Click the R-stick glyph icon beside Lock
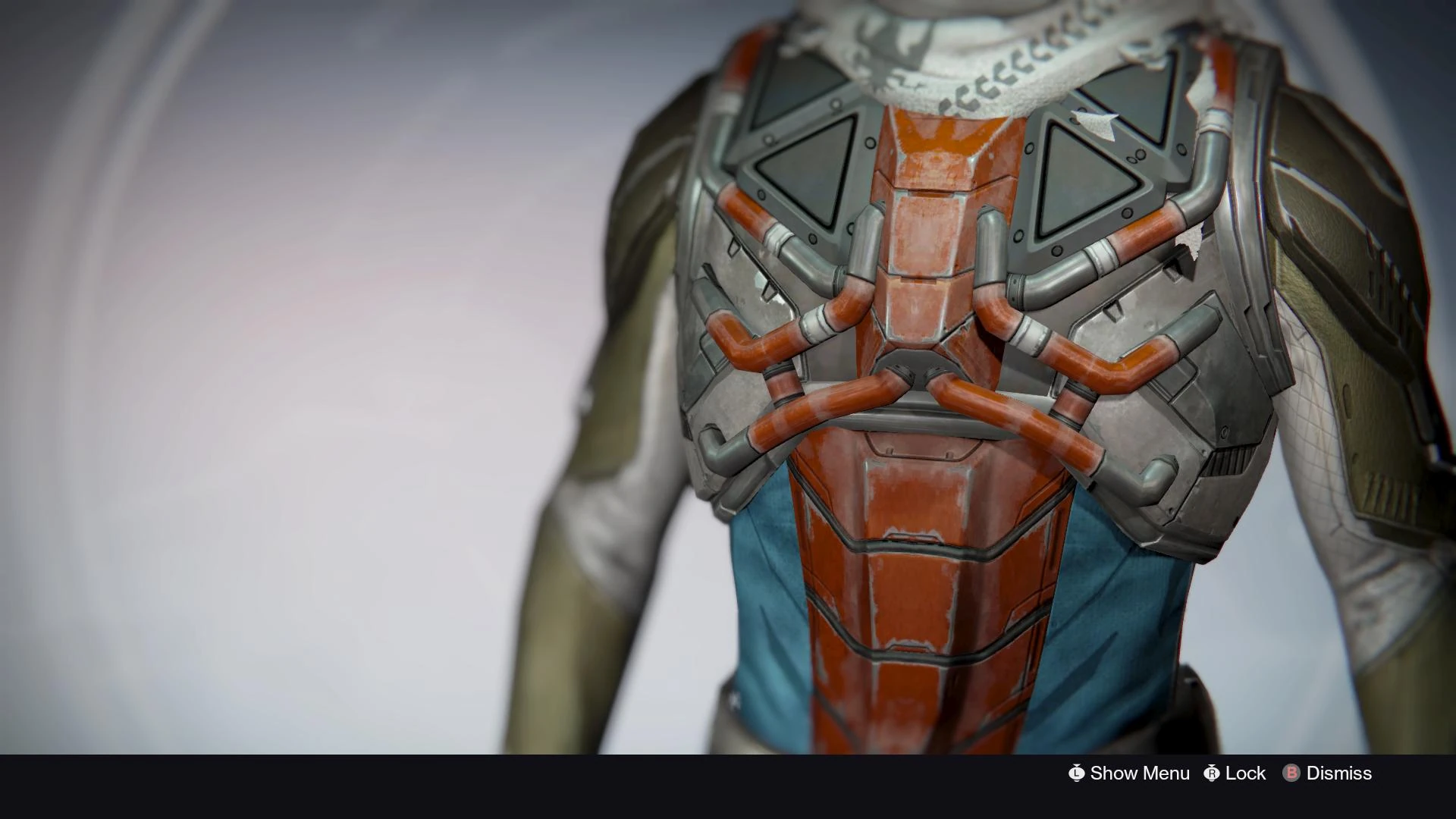The height and width of the screenshot is (819, 1456). pos(1212,773)
